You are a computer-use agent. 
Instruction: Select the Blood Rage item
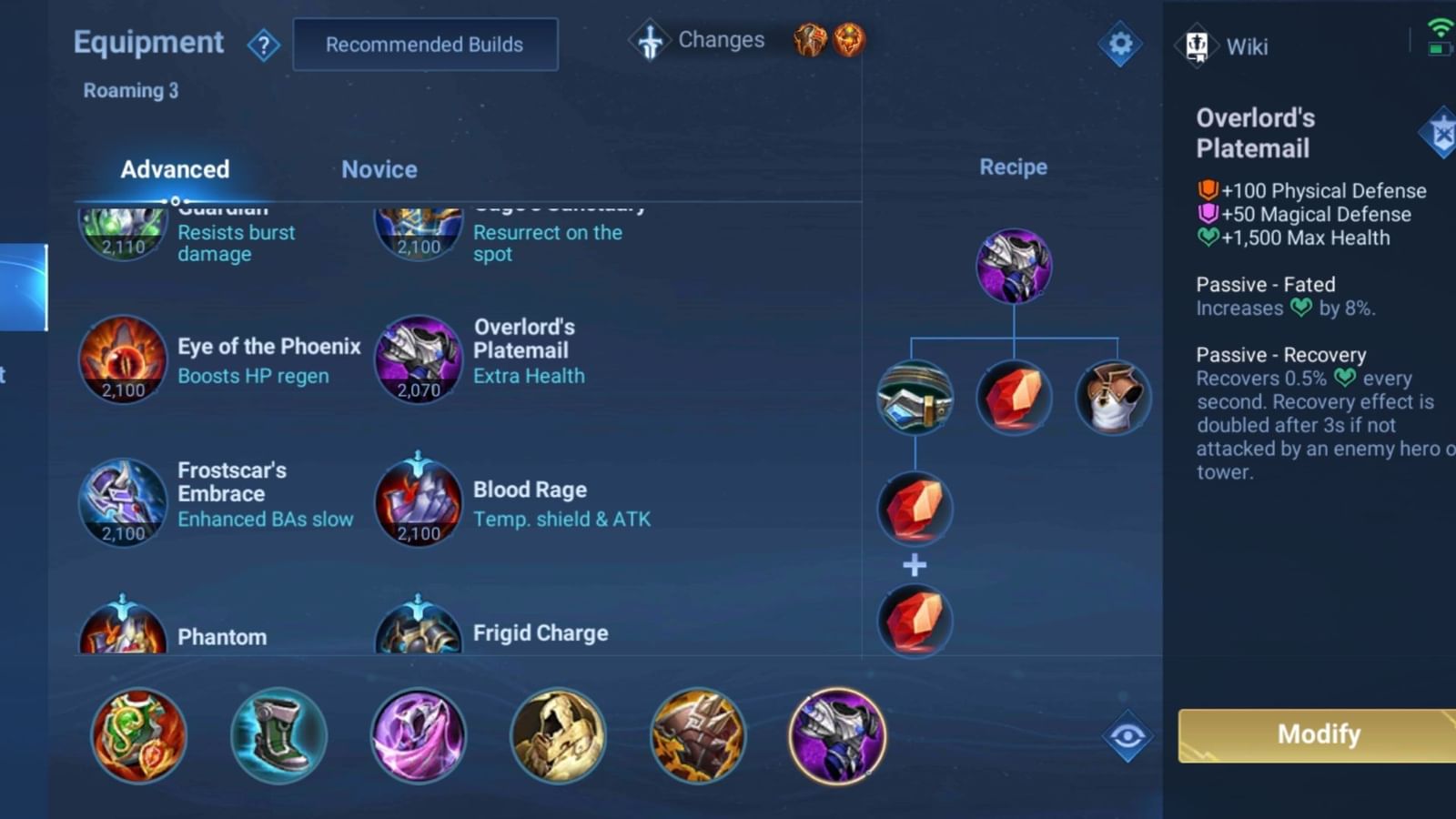pos(419,503)
